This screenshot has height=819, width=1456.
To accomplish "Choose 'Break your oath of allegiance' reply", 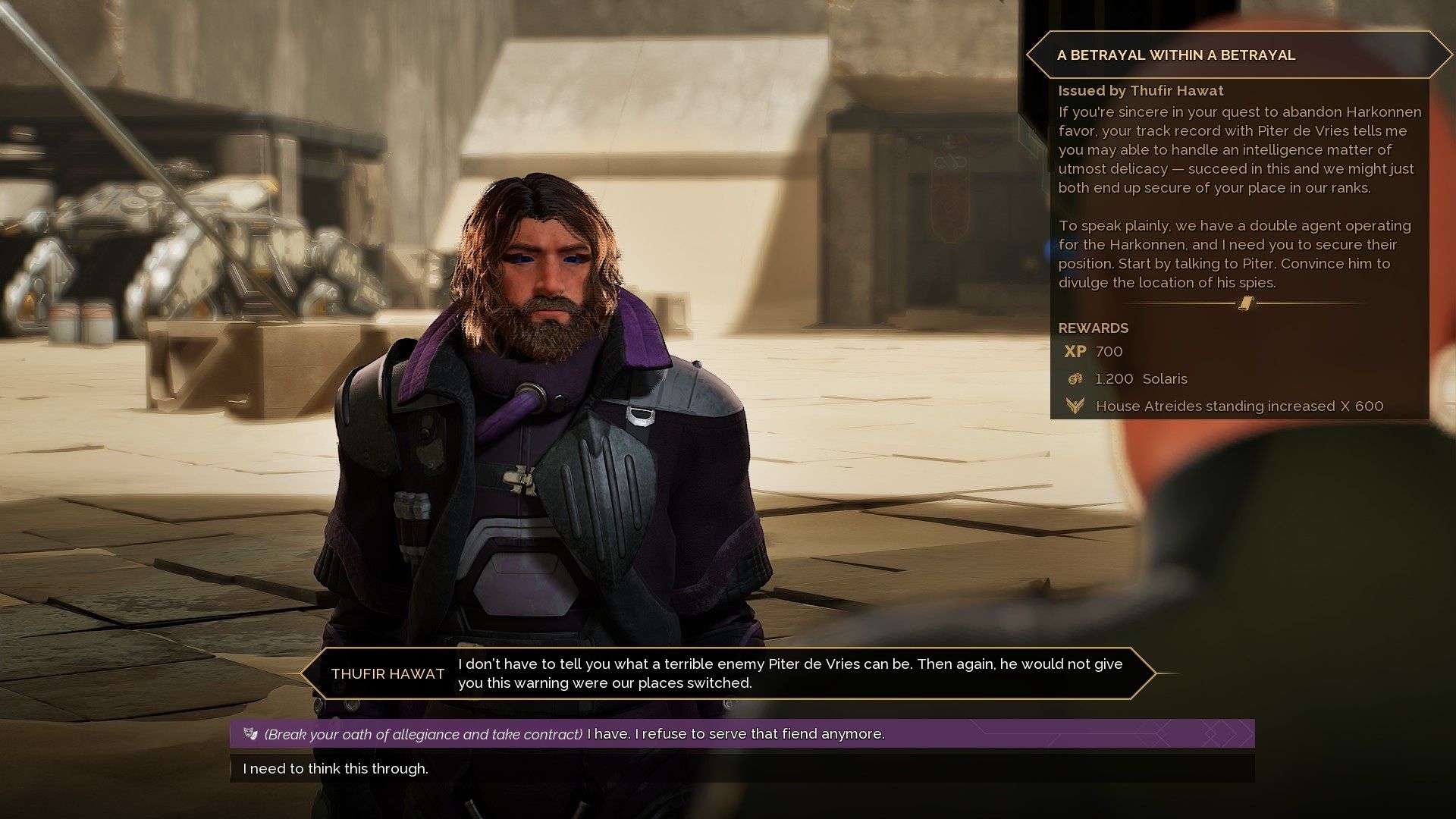I will coord(573,734).
